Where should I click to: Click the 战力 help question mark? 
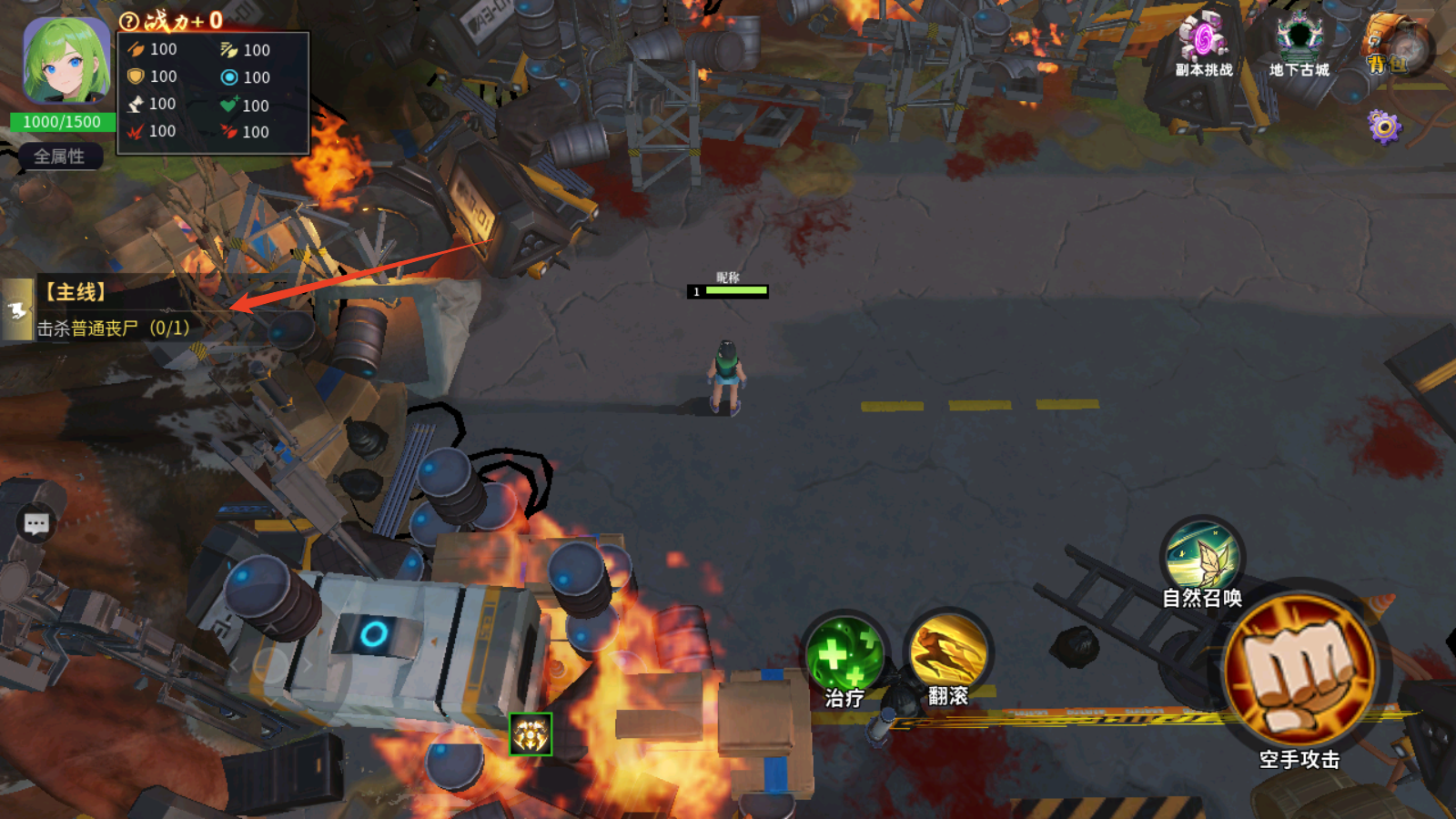pos(129,21)
